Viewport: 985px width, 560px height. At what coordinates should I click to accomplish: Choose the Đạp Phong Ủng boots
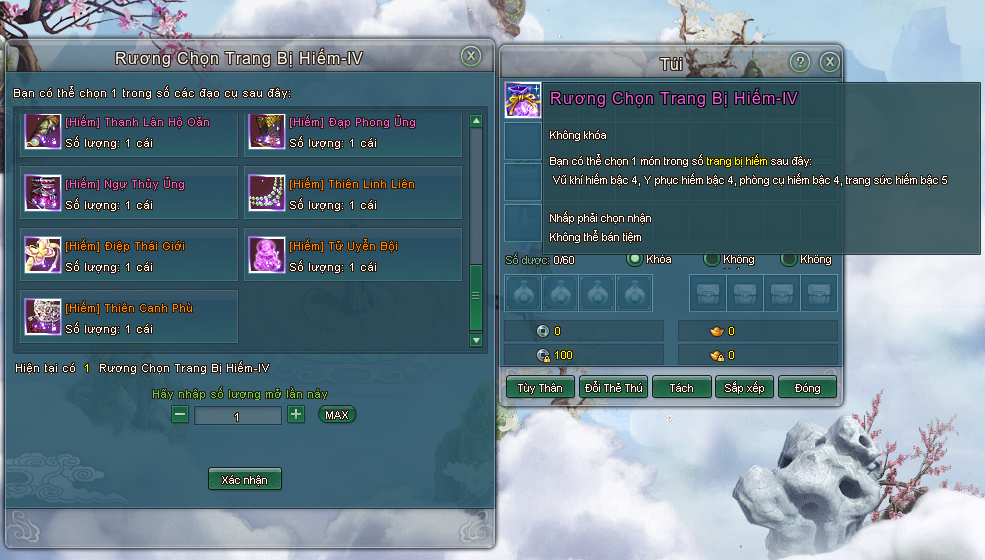pos(353,133)
